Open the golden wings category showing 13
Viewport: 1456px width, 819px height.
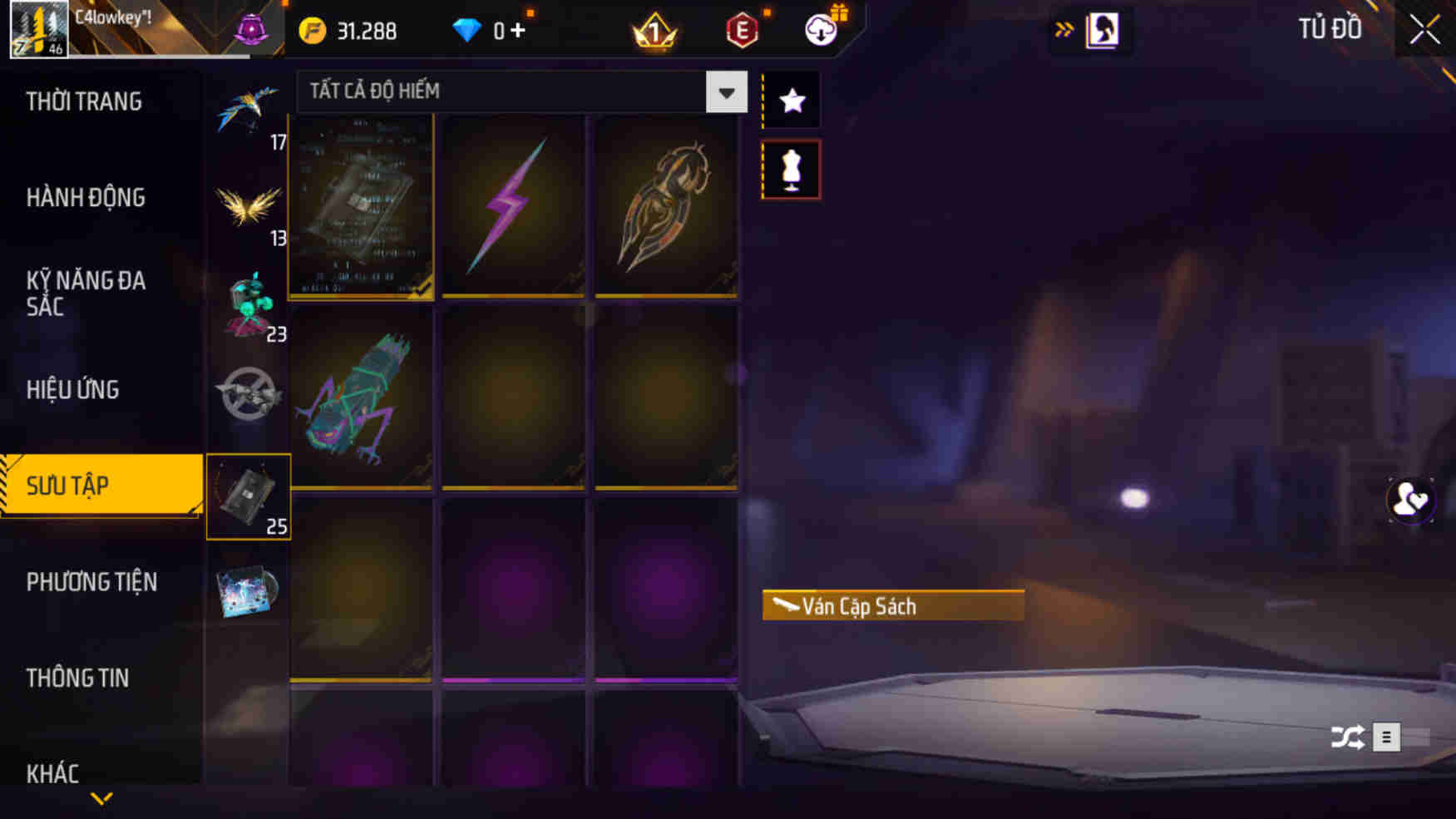(249, 204)
